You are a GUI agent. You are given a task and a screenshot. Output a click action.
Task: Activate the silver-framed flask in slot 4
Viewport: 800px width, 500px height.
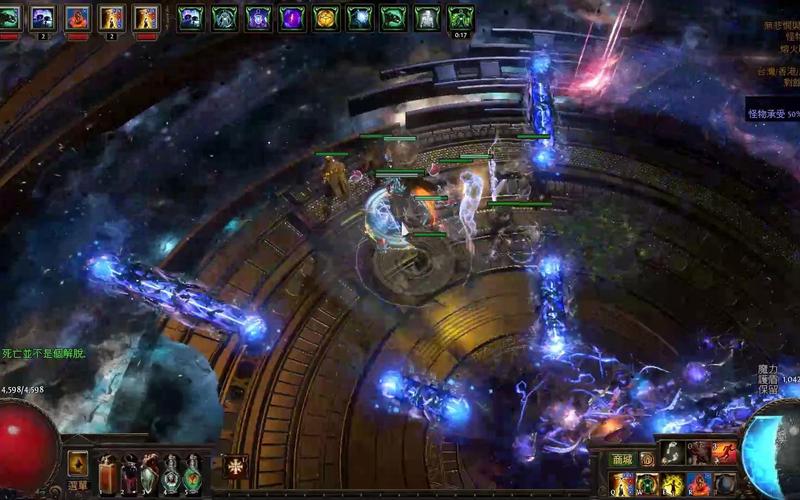pyautogui.click(x=171, y=471)
